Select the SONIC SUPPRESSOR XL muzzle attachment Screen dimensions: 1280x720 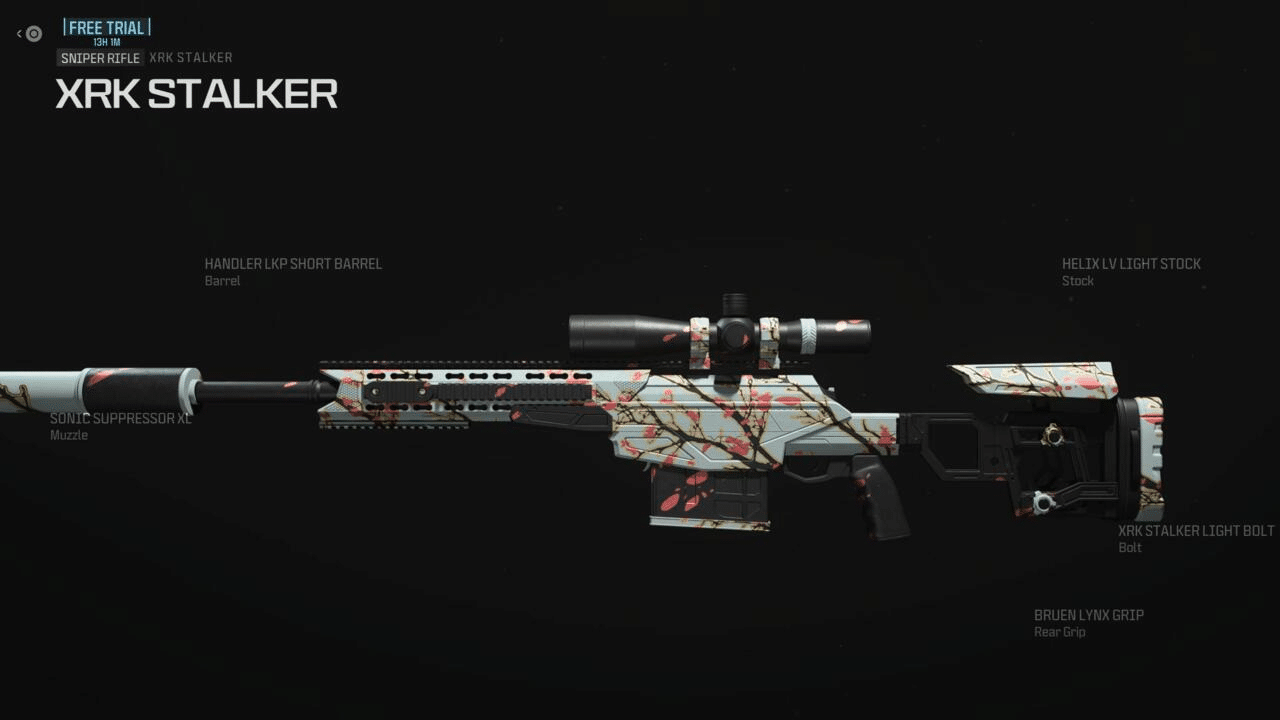(x=121, y=419)
